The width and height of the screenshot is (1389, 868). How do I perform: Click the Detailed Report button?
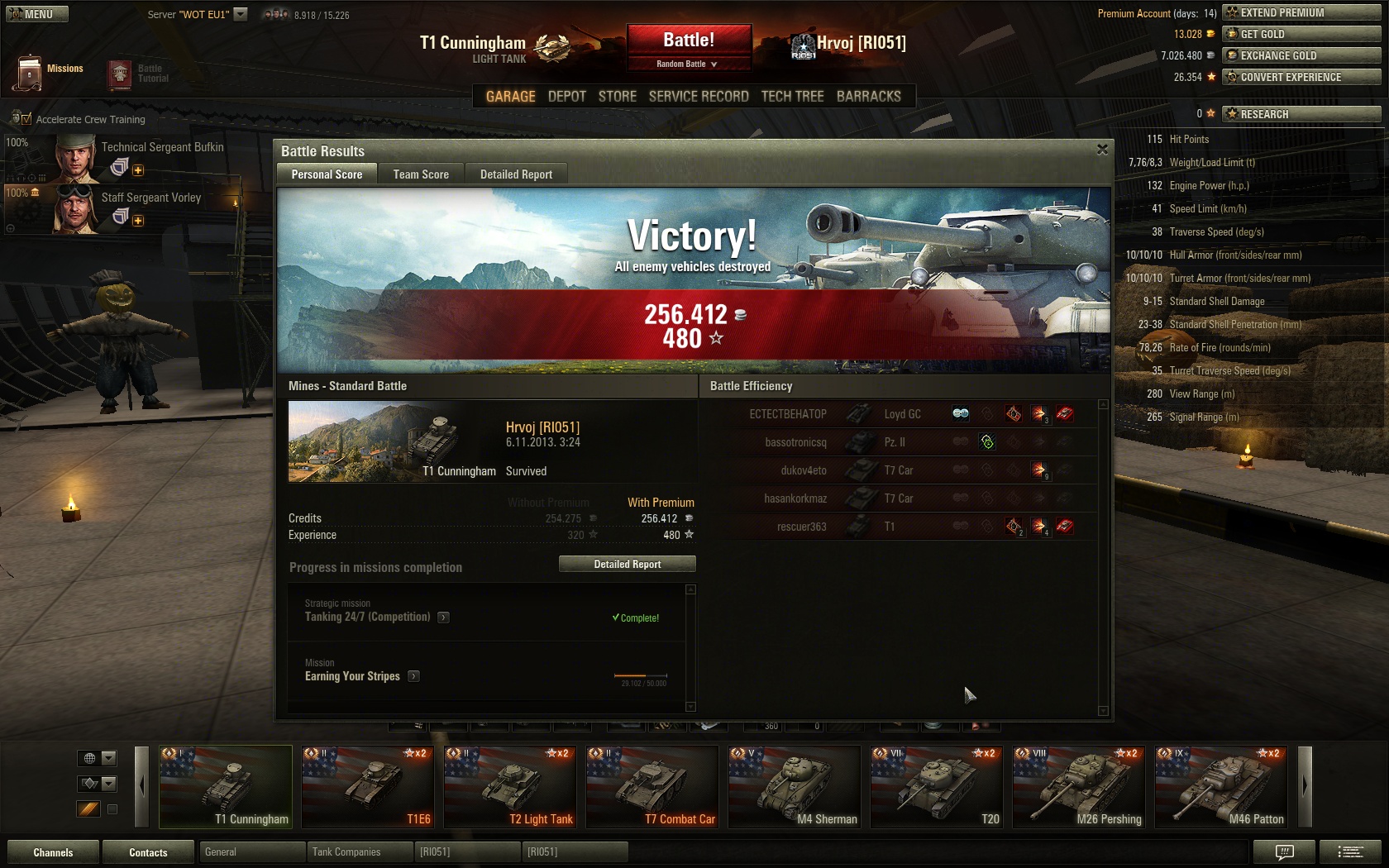[627, 564]
